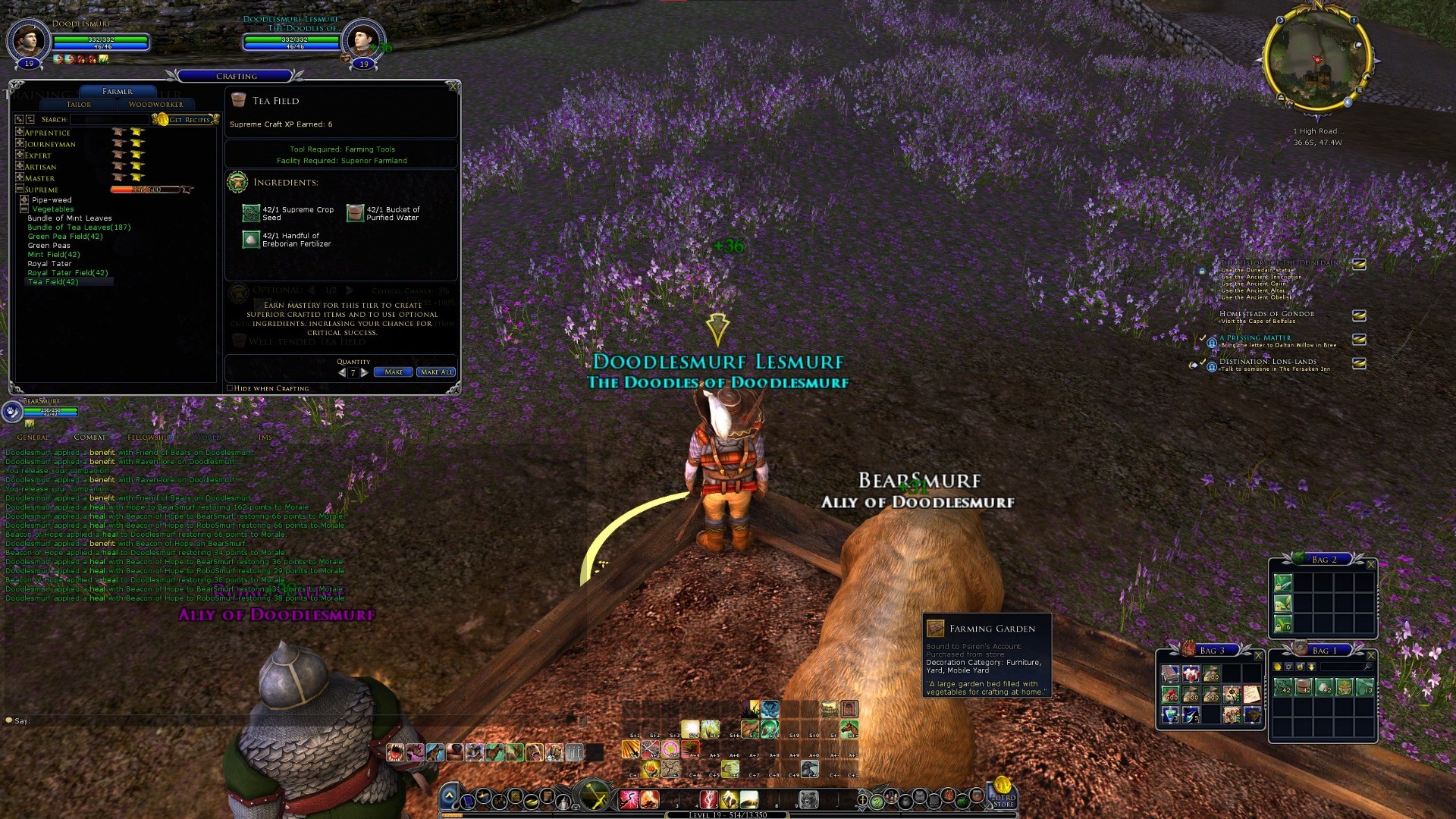
Task: Close the Bag 2 window
Action: click(x=1370, y=564)
